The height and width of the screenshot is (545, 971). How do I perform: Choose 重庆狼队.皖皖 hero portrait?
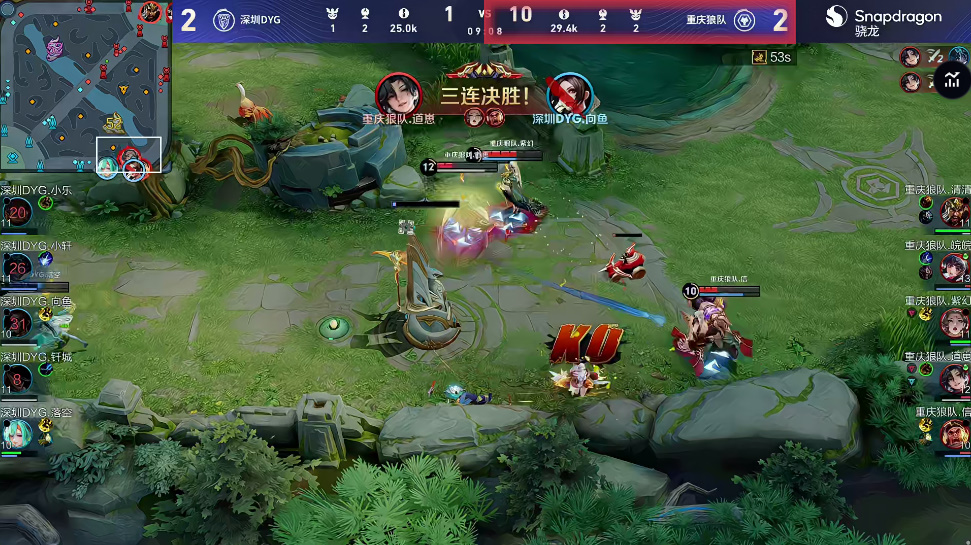953,267
